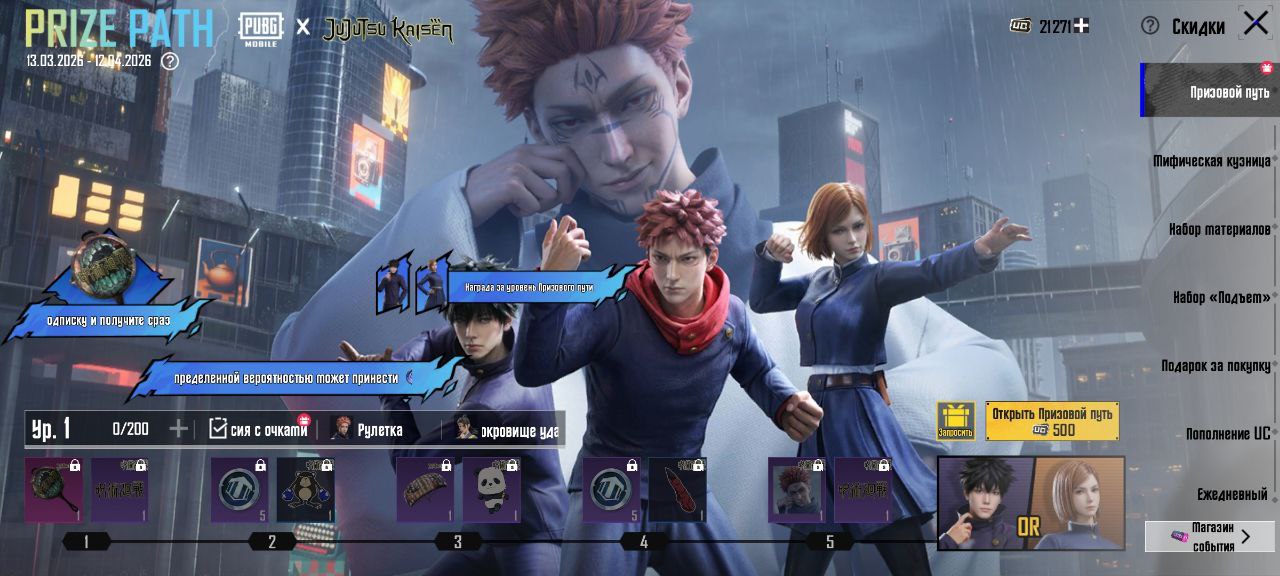View the character choice reward thumbnail
1280x576 pixels.
(x=1030, y=503)
